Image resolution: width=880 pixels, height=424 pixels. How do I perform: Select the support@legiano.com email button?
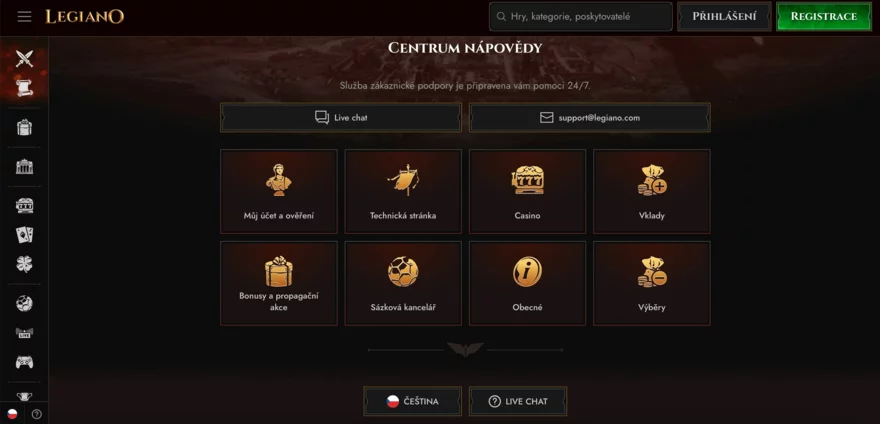pos(589,118)
